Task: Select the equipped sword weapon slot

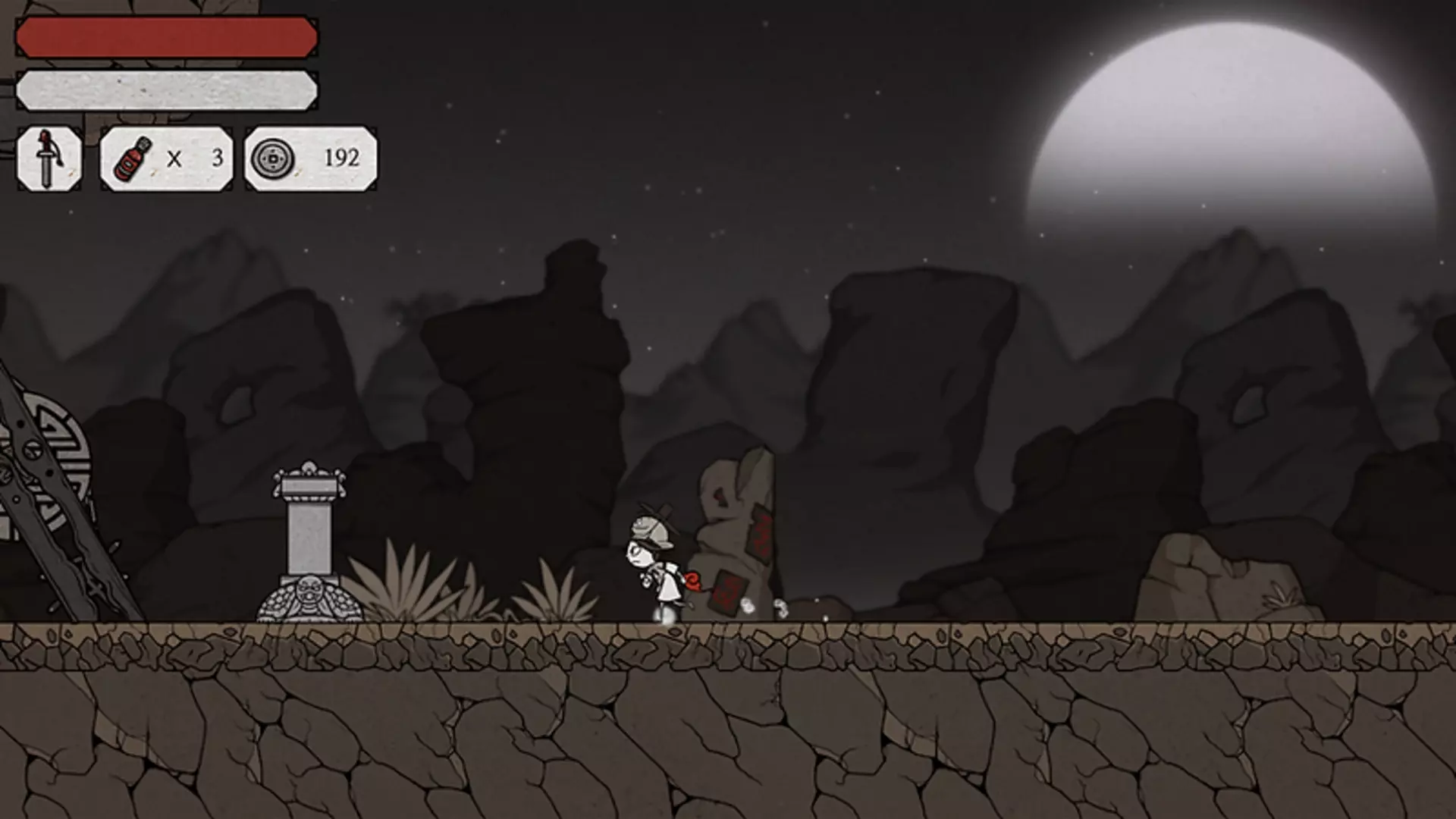Action: [49, 158]
